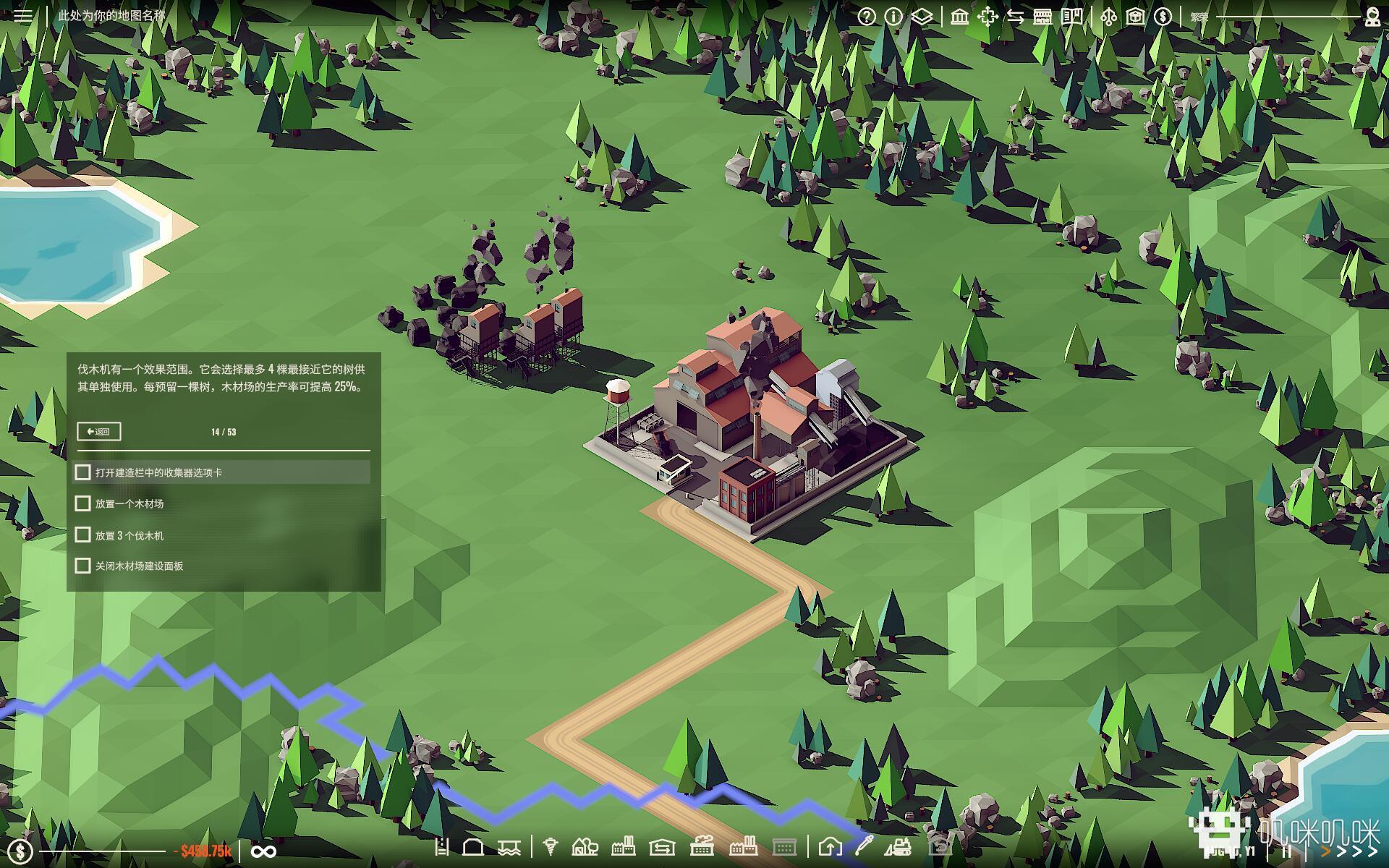1389x868 pixels.
Task: Open the question mark help icon
Action: [867, 17]
